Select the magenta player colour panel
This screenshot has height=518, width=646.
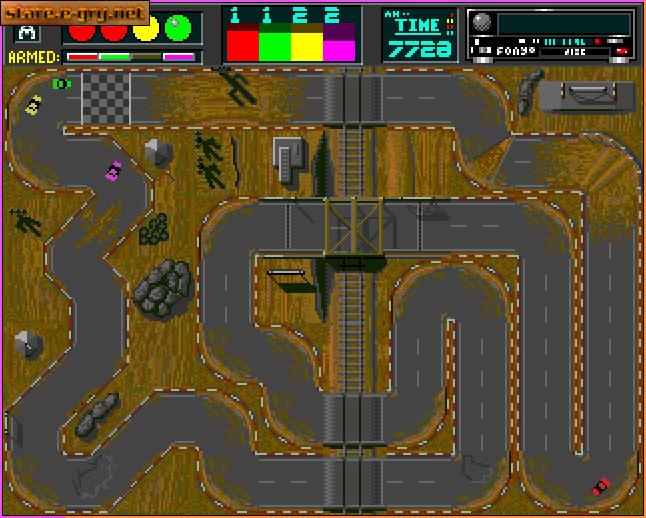tap(338, 43)
